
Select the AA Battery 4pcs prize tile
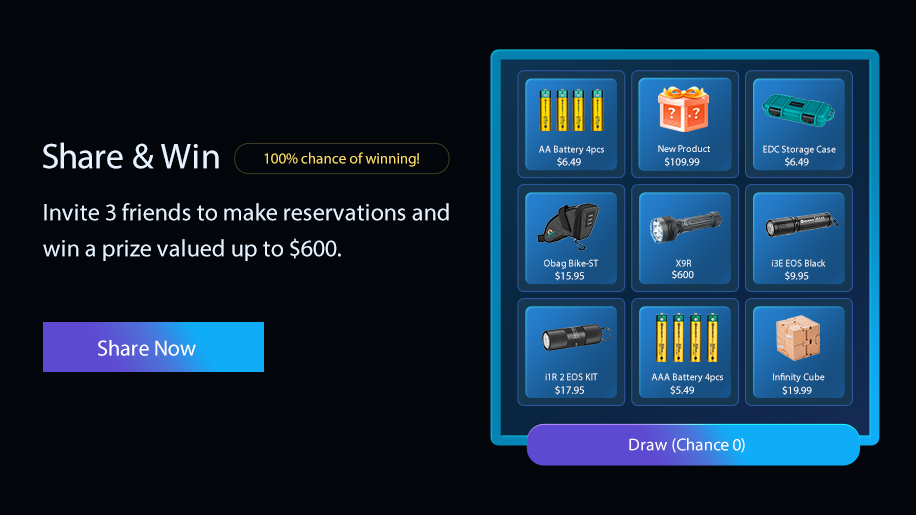coord(571,123)
